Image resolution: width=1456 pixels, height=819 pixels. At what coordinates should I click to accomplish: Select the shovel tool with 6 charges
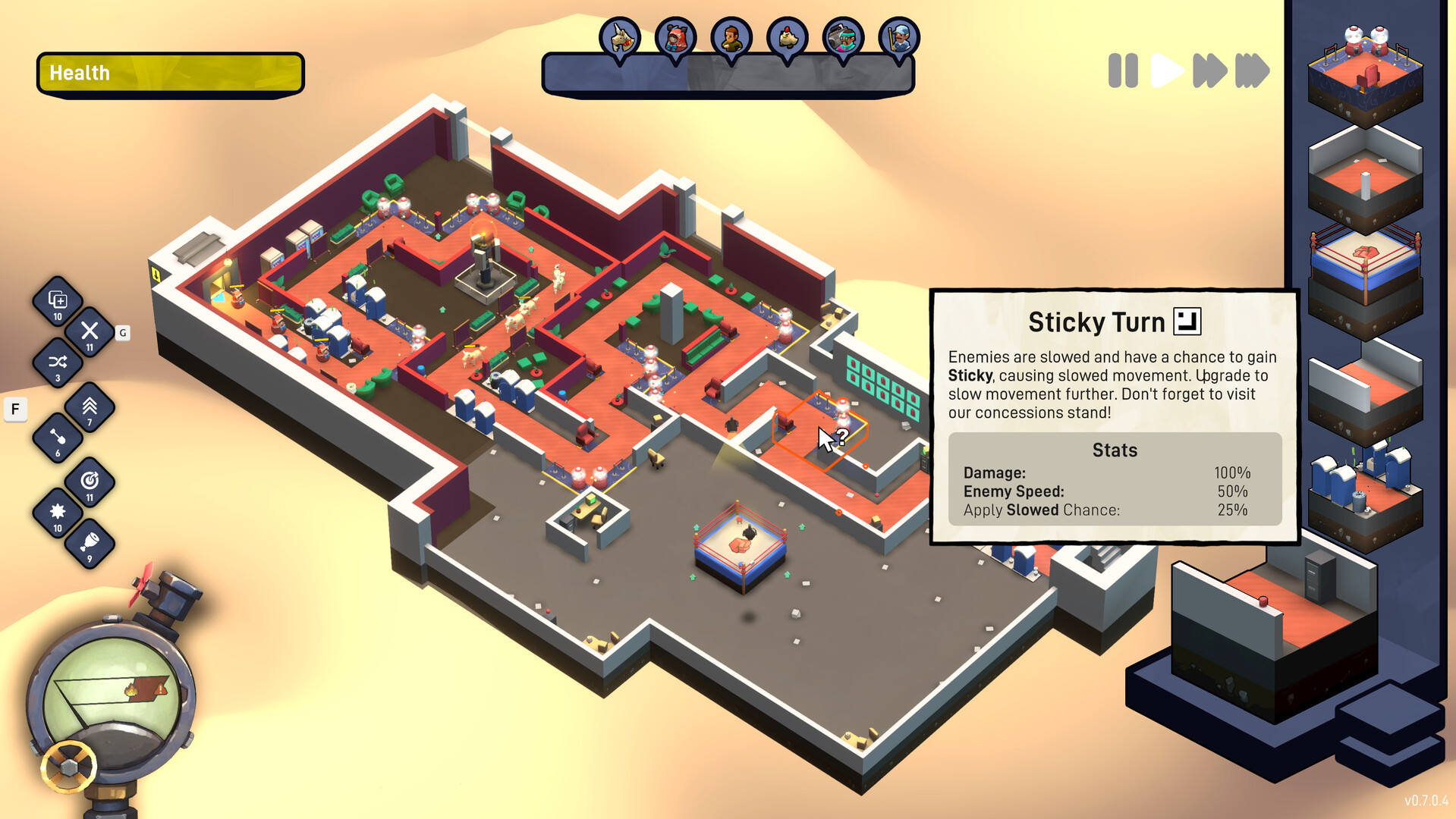pos(58,438)
